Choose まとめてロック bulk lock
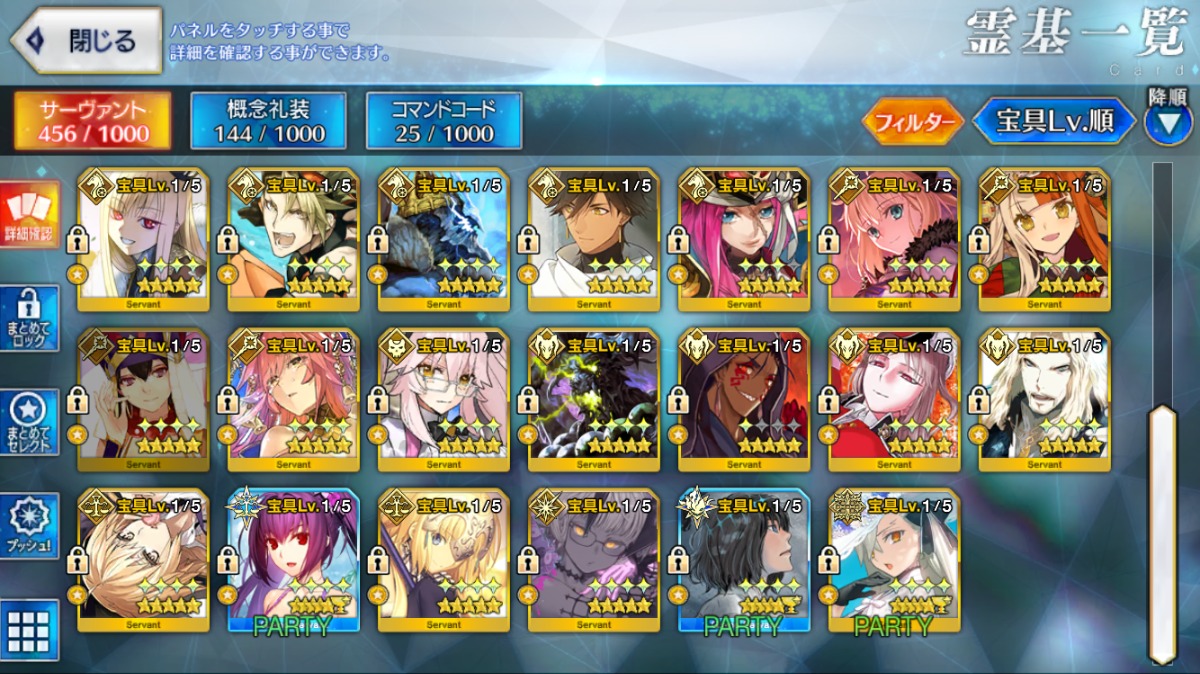Viewport: 1200px width, 674px height. click(x=29, y=318)
